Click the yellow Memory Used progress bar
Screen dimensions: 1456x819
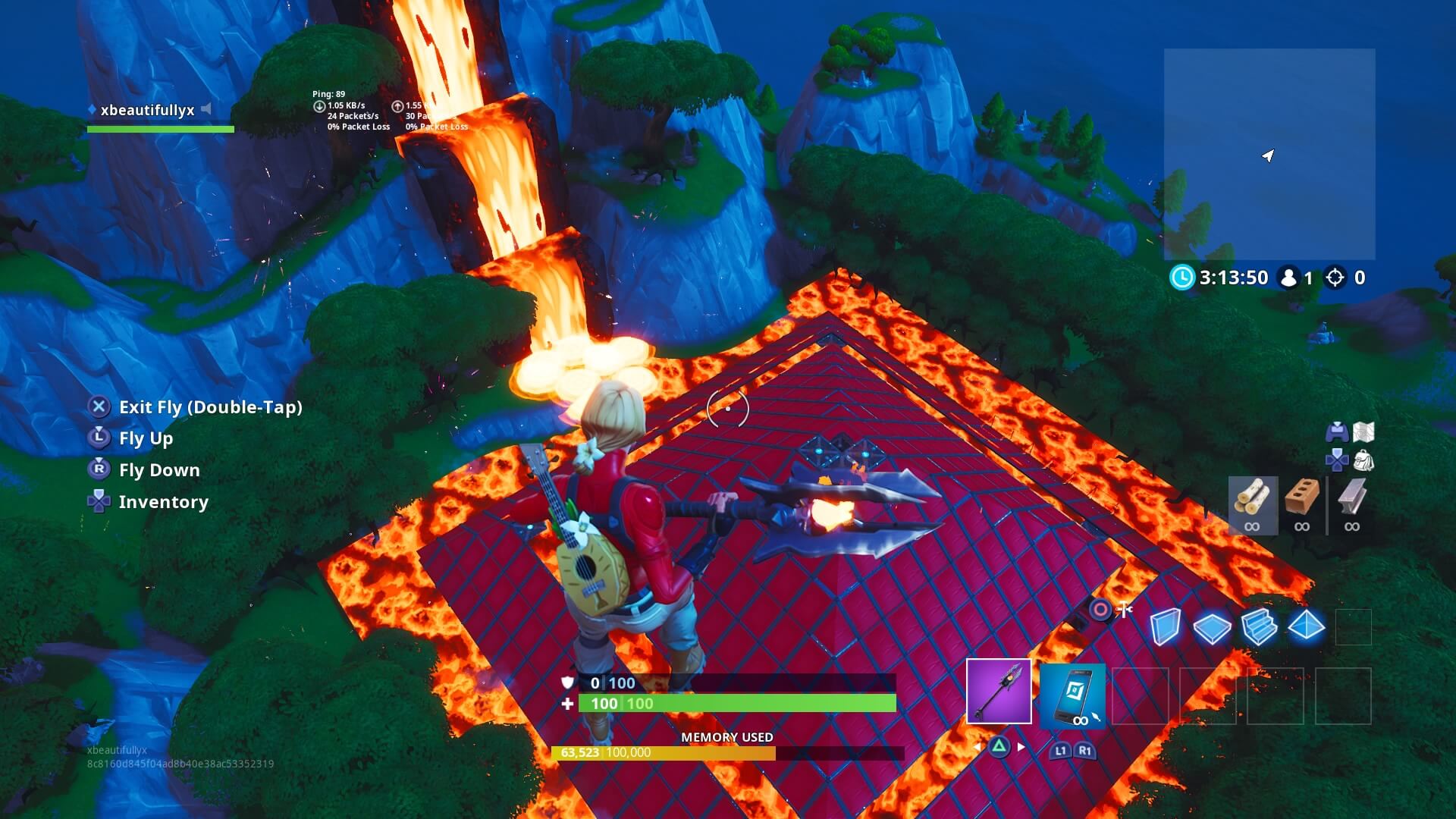point(664,753)
